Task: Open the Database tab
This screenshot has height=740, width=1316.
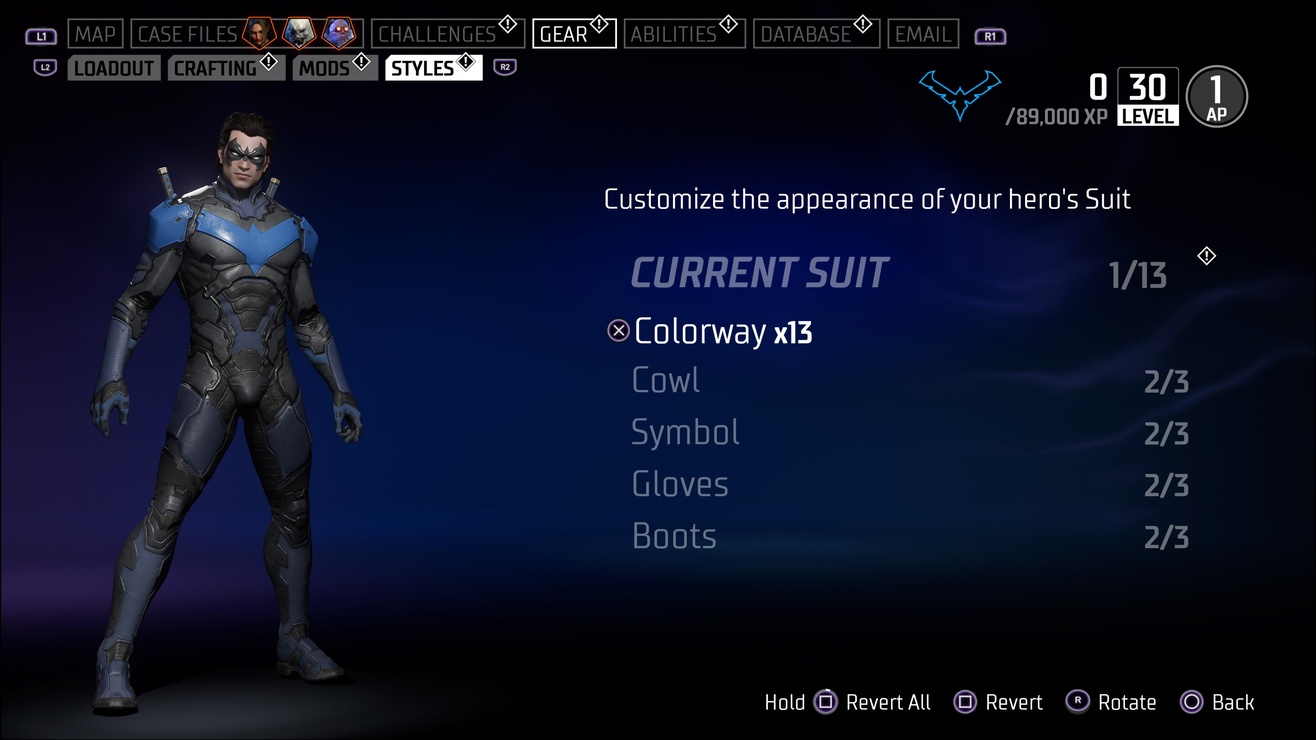Action: pos(805,34)
